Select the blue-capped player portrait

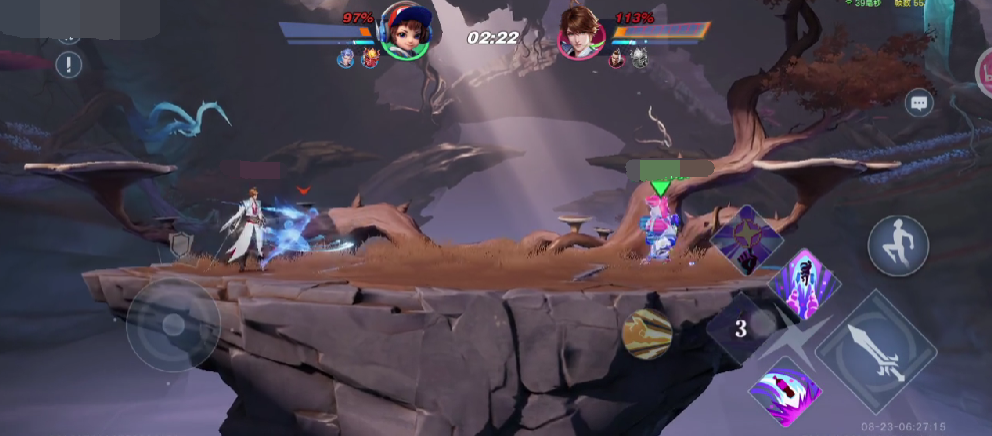point(405,34)
